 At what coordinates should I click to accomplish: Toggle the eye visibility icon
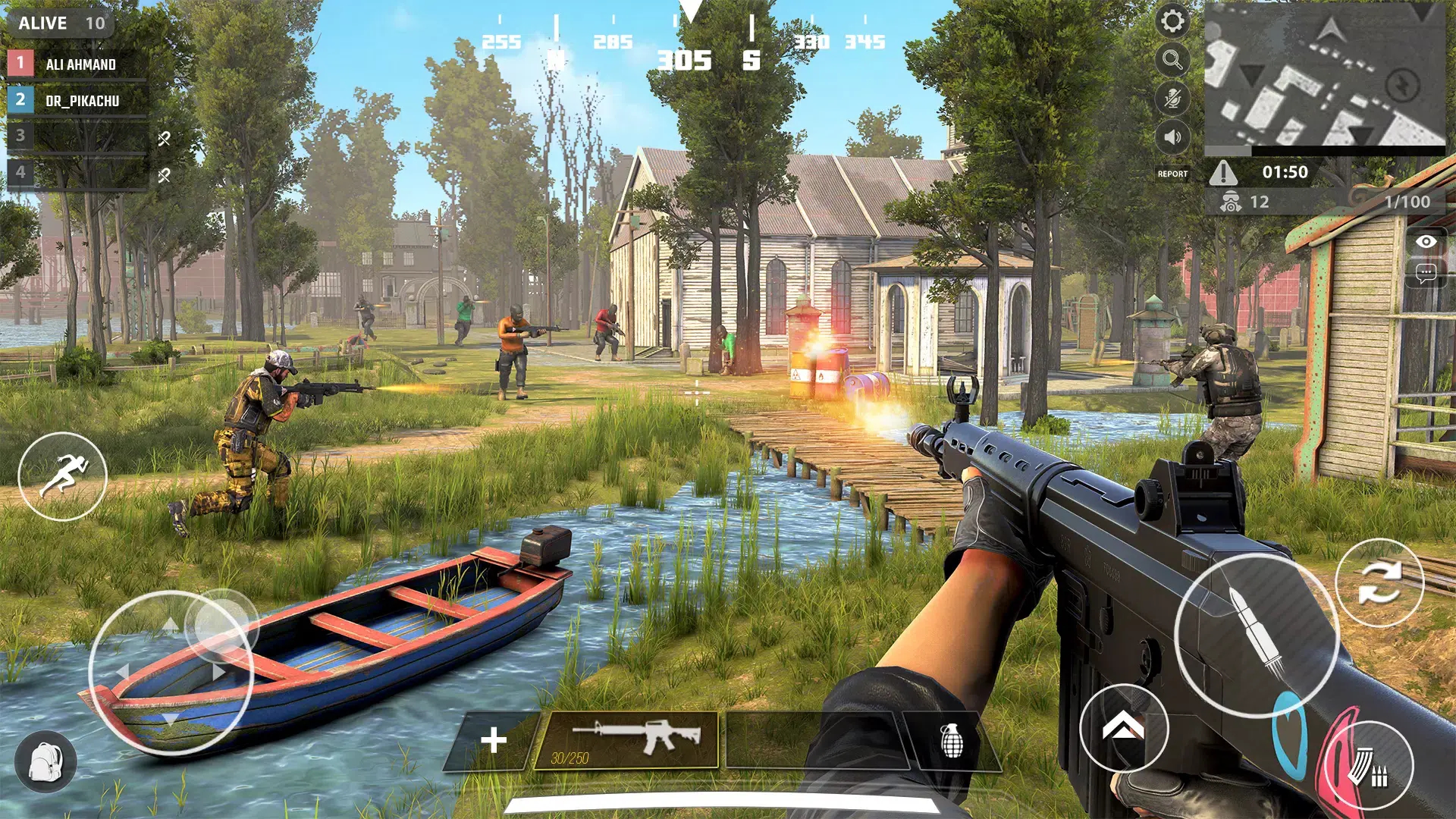click(1426, 242)
